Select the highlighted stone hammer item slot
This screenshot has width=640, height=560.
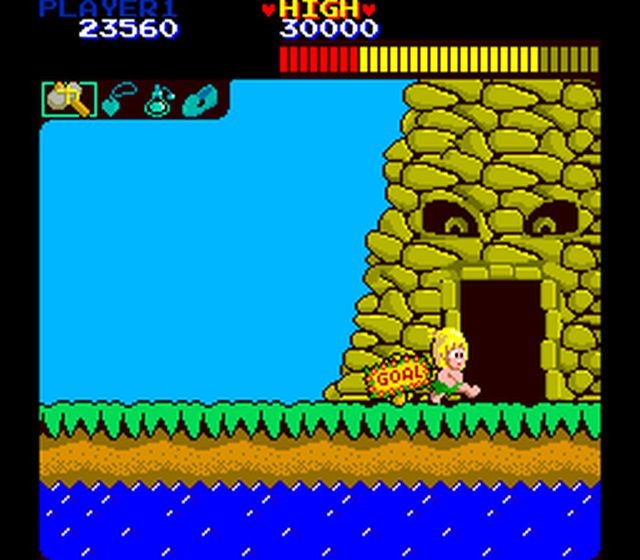coord(68,100)
